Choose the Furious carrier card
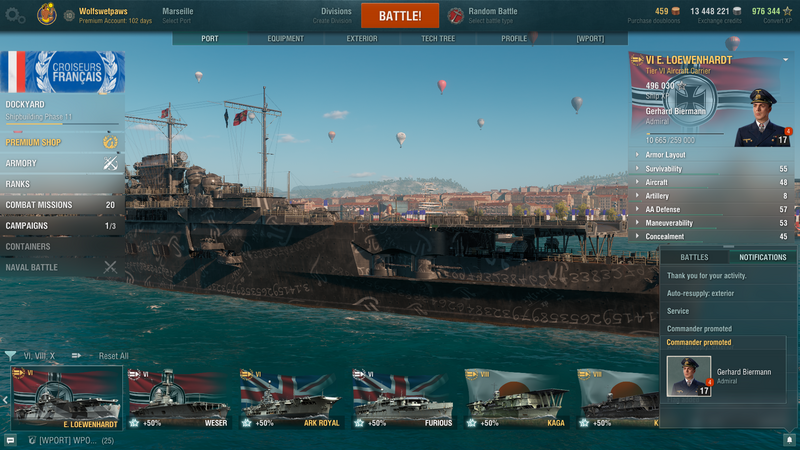The height and width of the screenshot is (450, 800). pyautogui.click(x=405, y=398)
